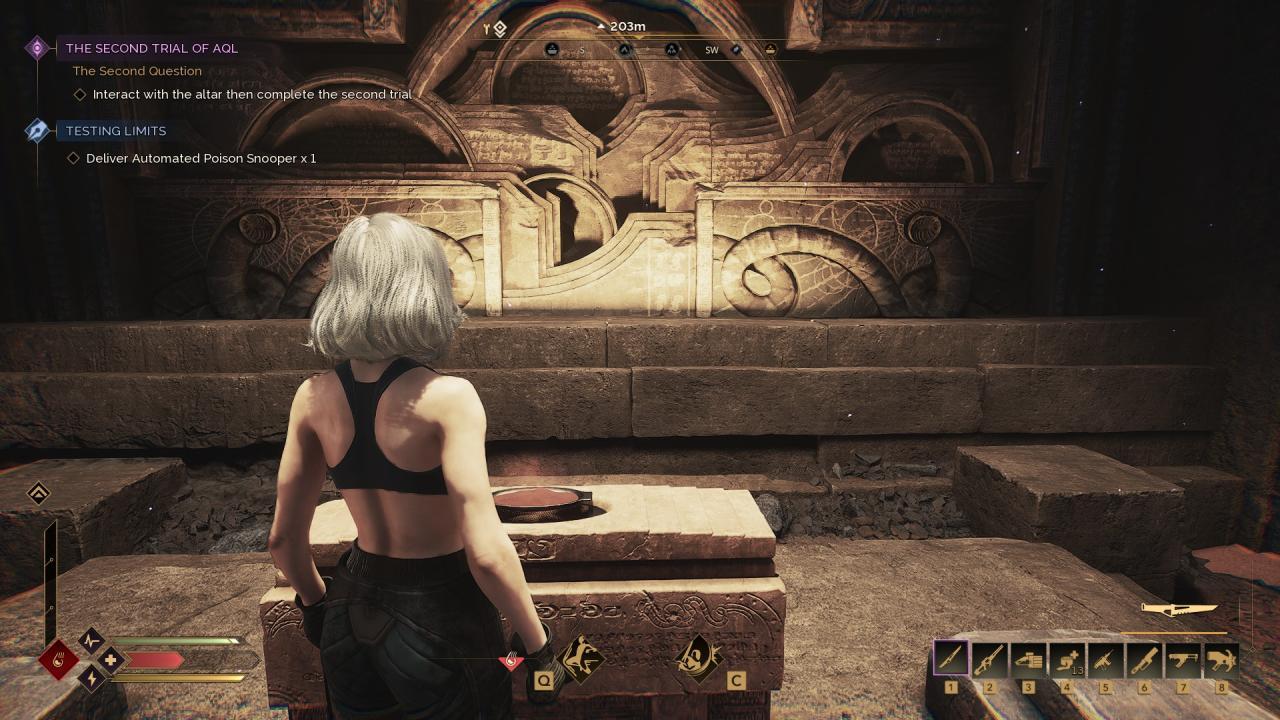Screen dimensions: 1280x720
Task: Use the healing item with count 13
Action: point(1067,659)
